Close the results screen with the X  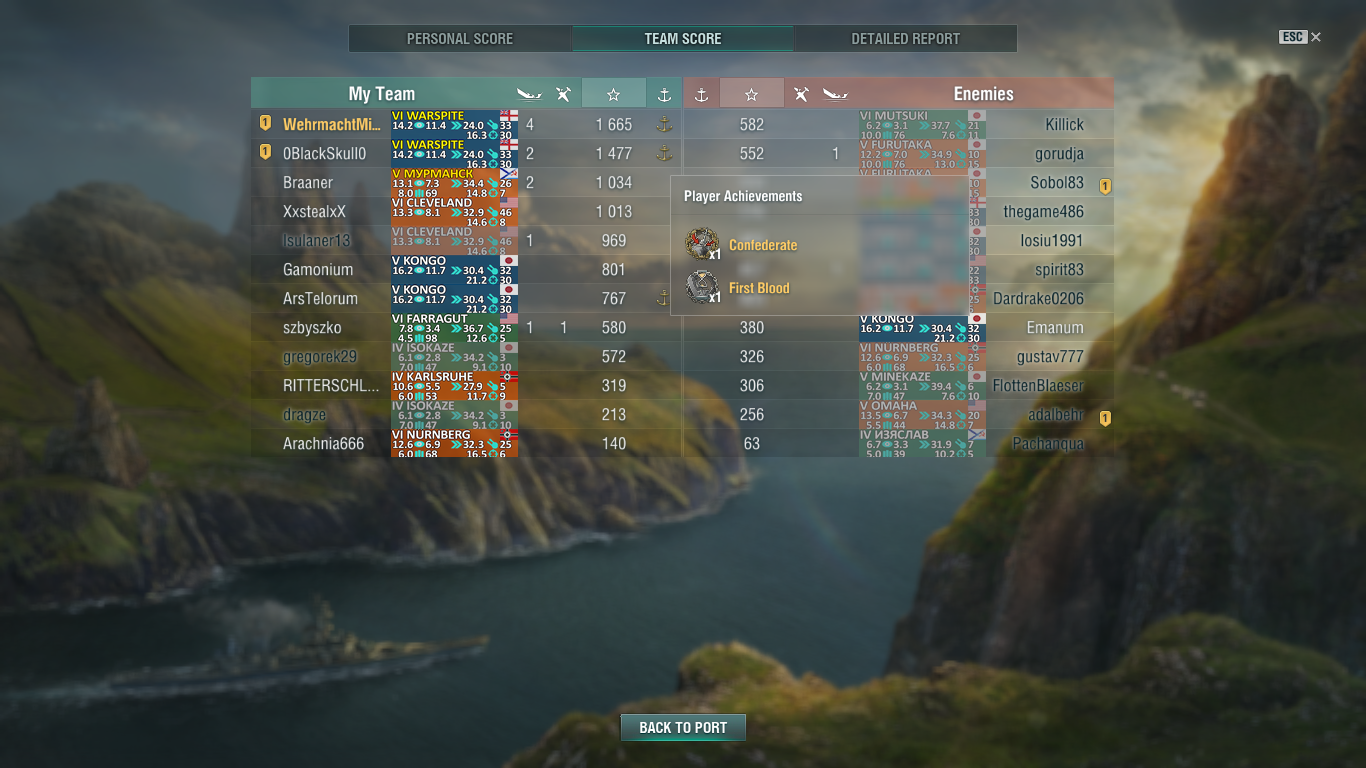(1316, 37)
